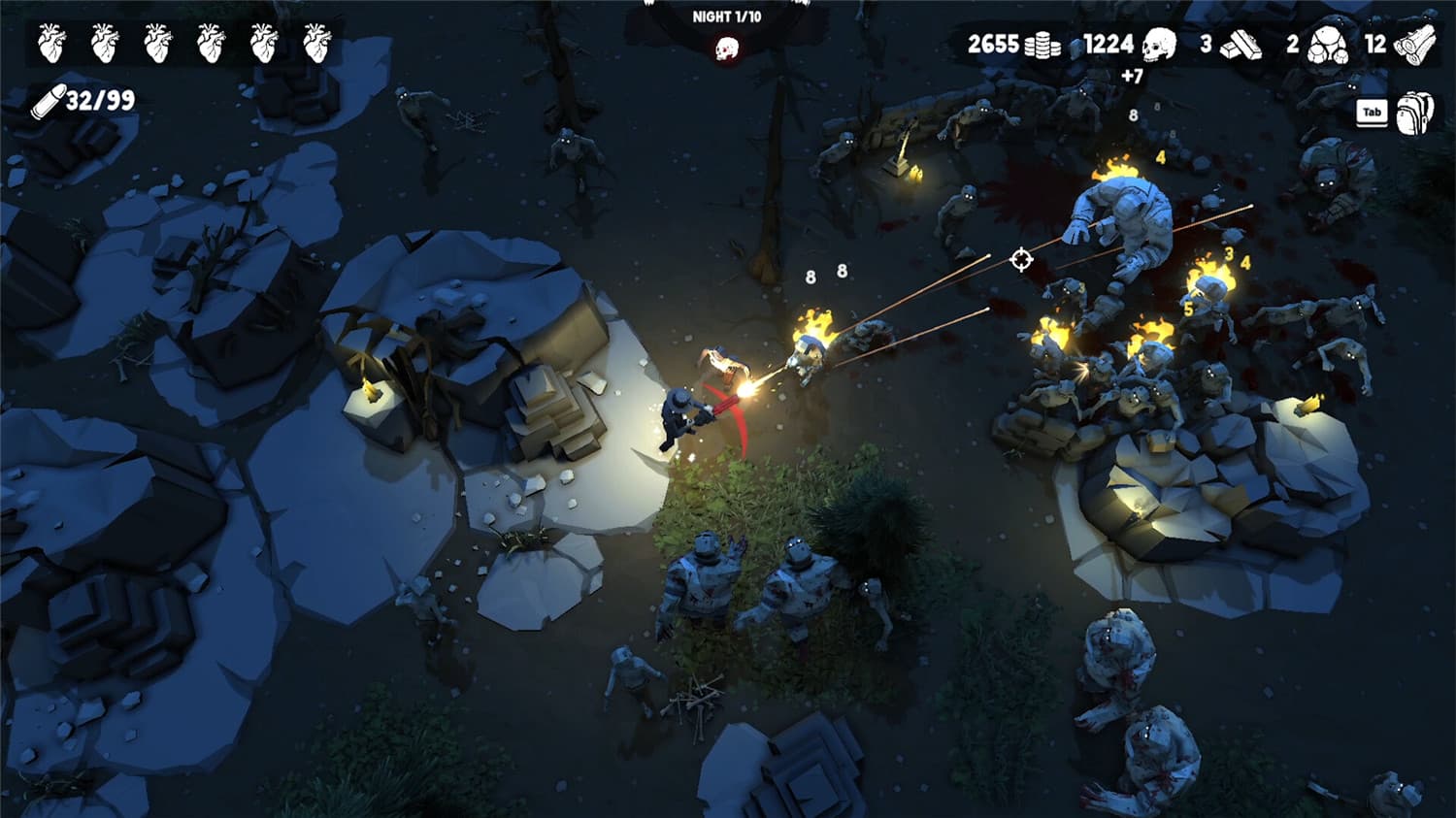
Task: Click the coin stack currency icon
Action: tap(1042, 47)
